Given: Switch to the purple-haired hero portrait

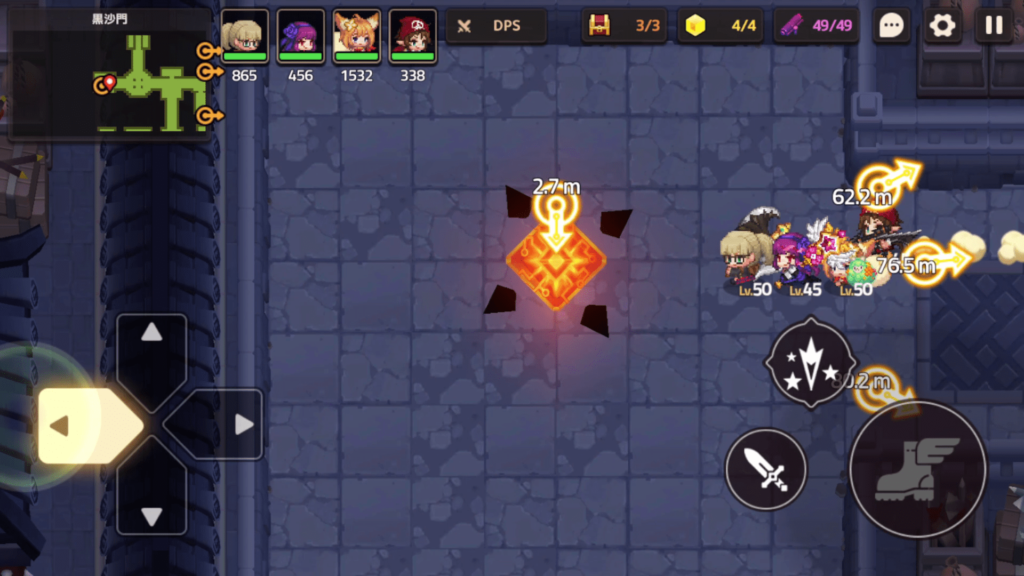Looking at the screenshot, I should point(300,33).
